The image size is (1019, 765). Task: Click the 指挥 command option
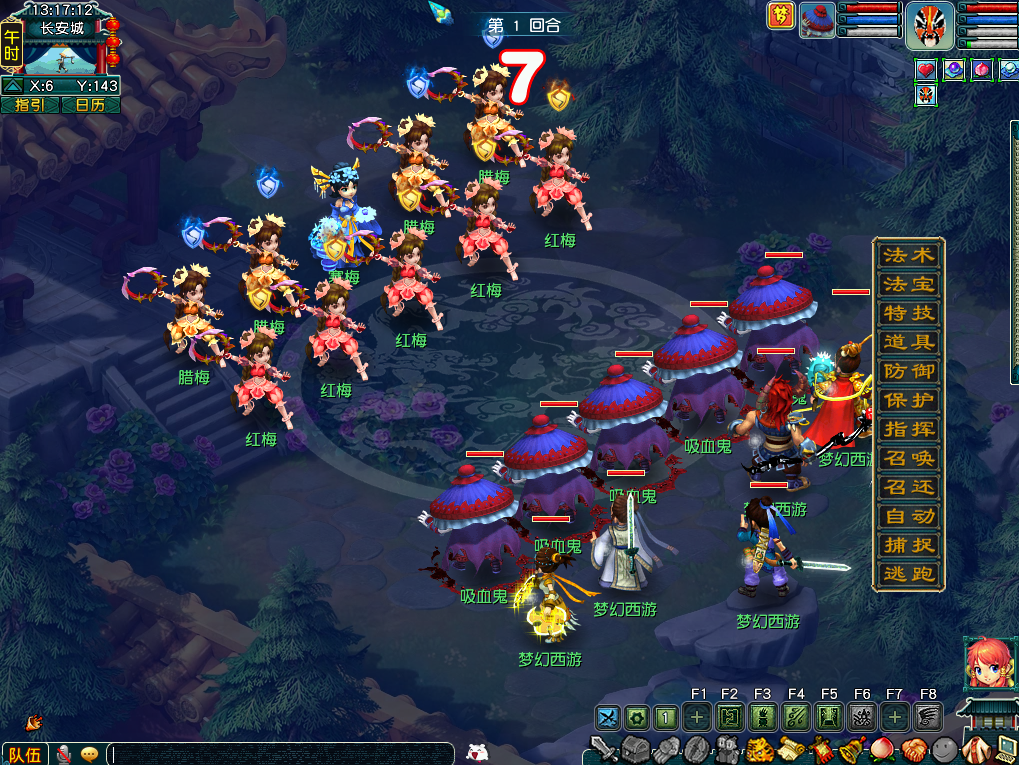click(x=908, y=429)
